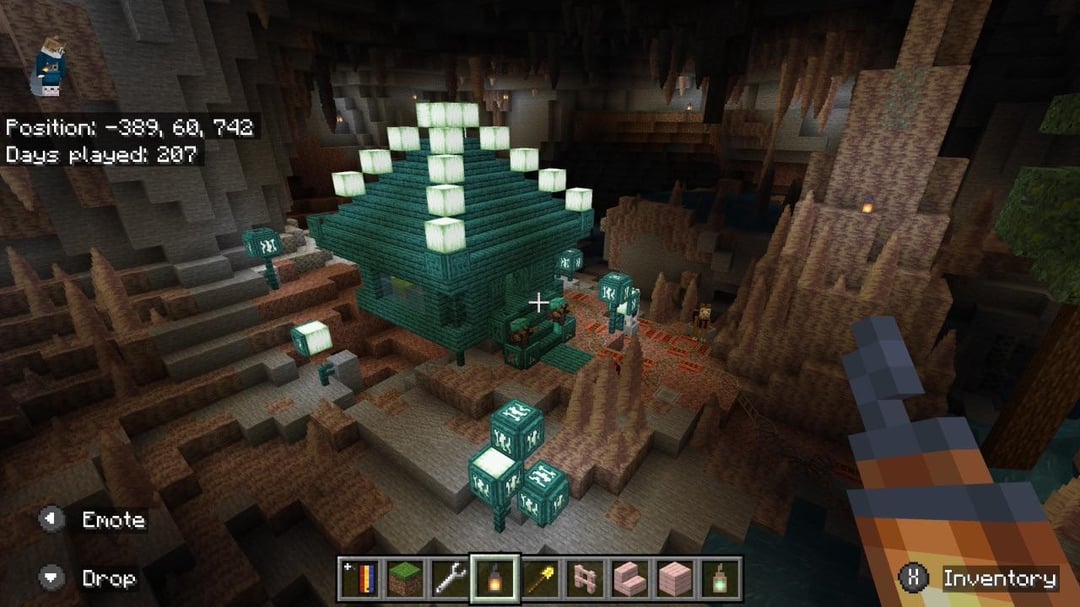
Task: Select the wrench tool in the hotbar
Action: 449,578
